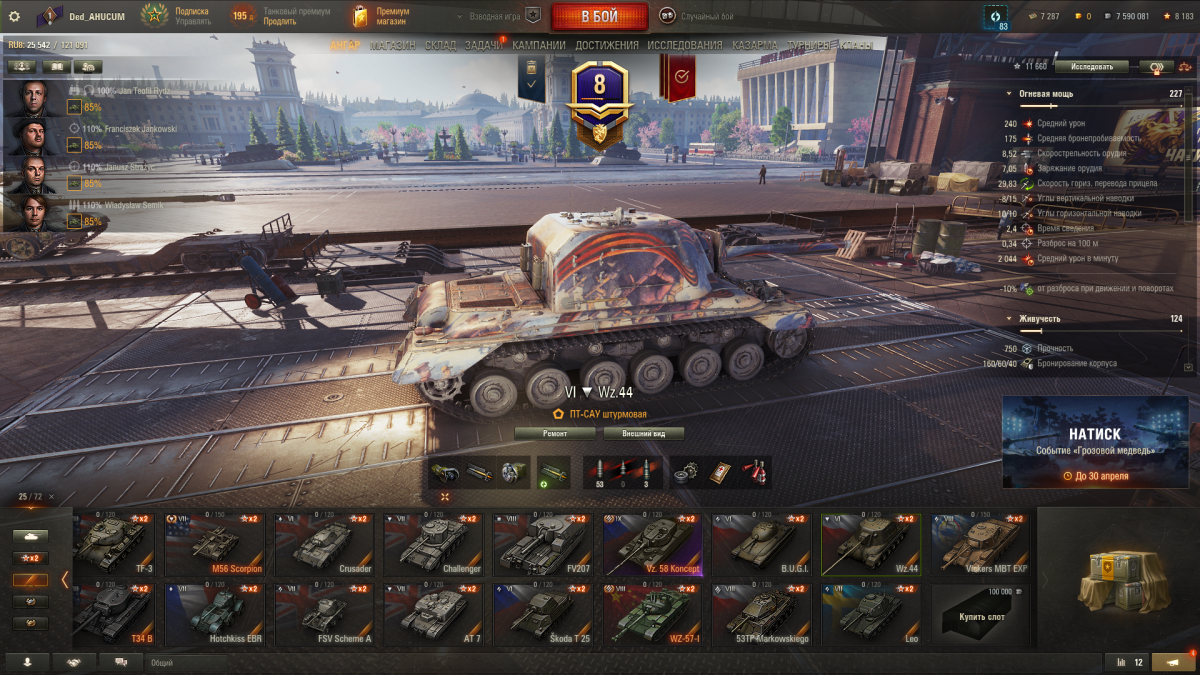
Task: Click the Исследовать button
Action: pyautogui.click(x=1091, y=67)
